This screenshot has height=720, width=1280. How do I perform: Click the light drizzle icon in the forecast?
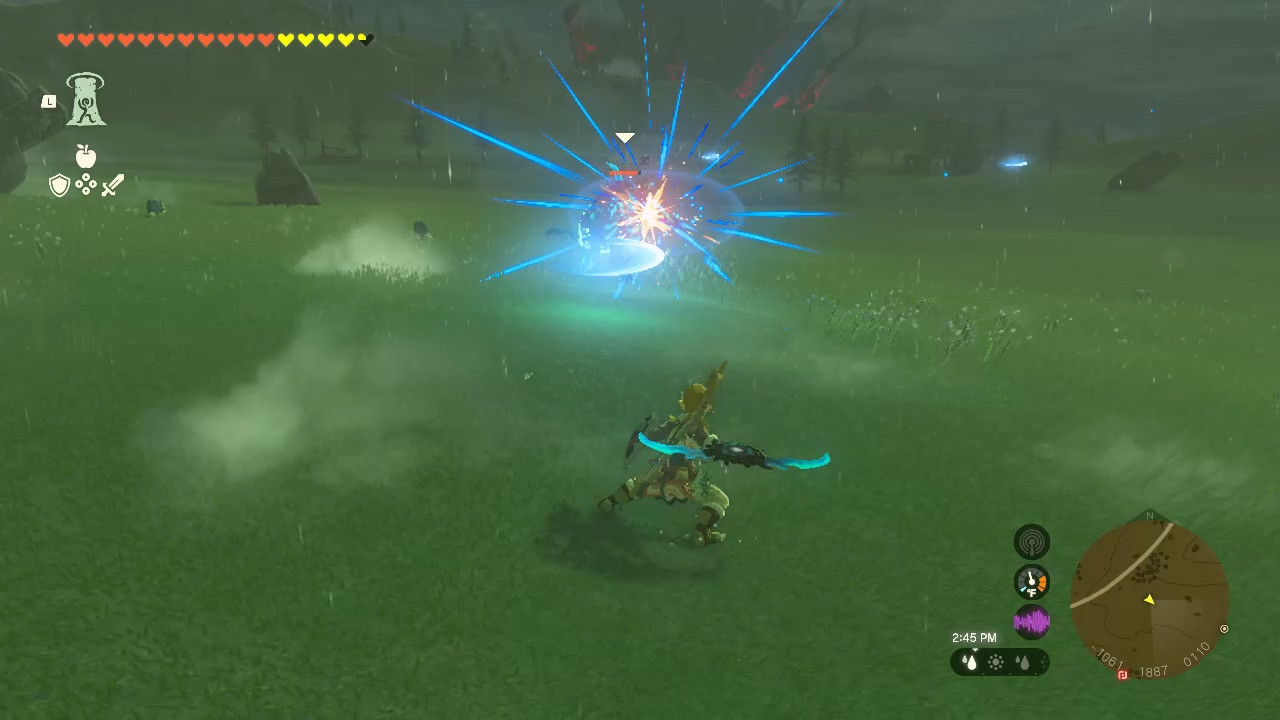click(1023, 661)
